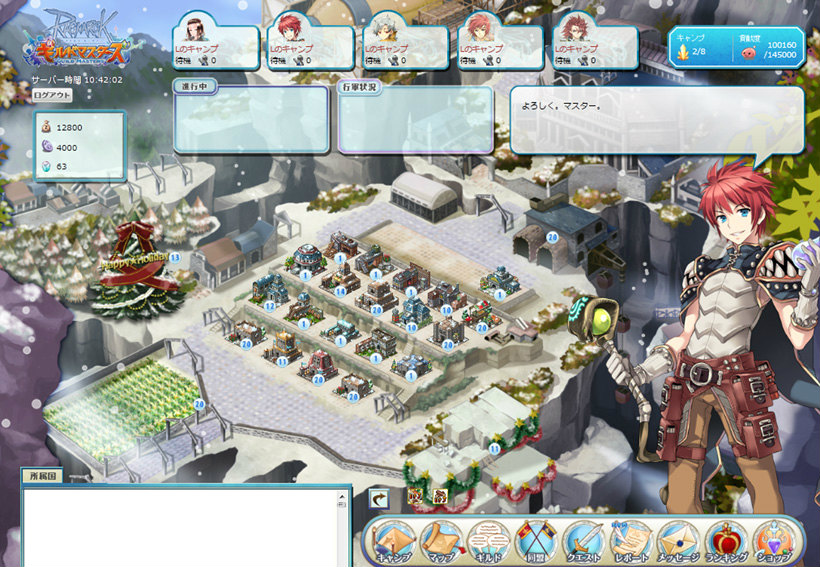Select the silver-haired hero camp panel
820x567 pixels.
coord(407,46)
